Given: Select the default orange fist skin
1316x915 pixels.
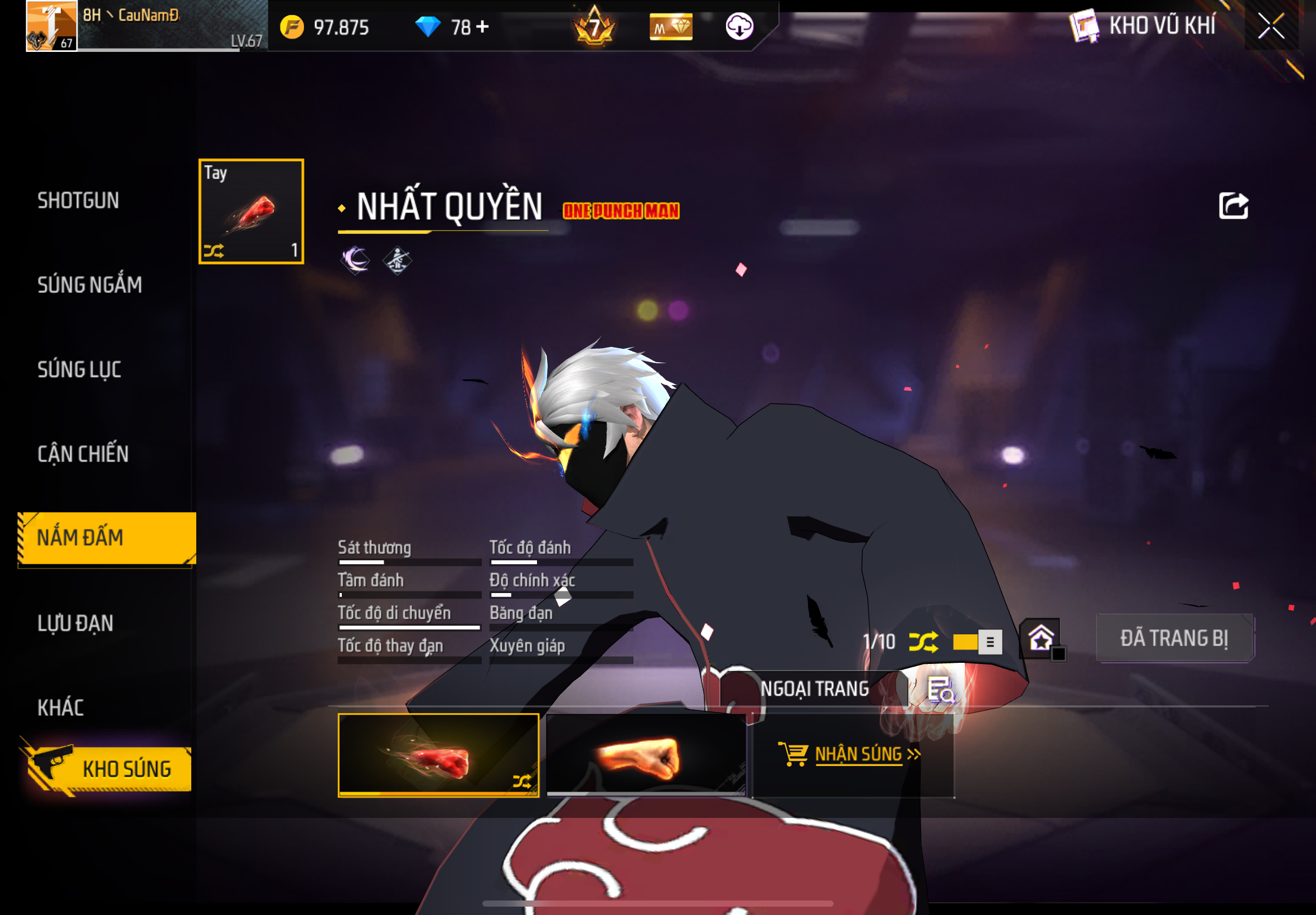Looking at the screenshot, I should 646,755.
